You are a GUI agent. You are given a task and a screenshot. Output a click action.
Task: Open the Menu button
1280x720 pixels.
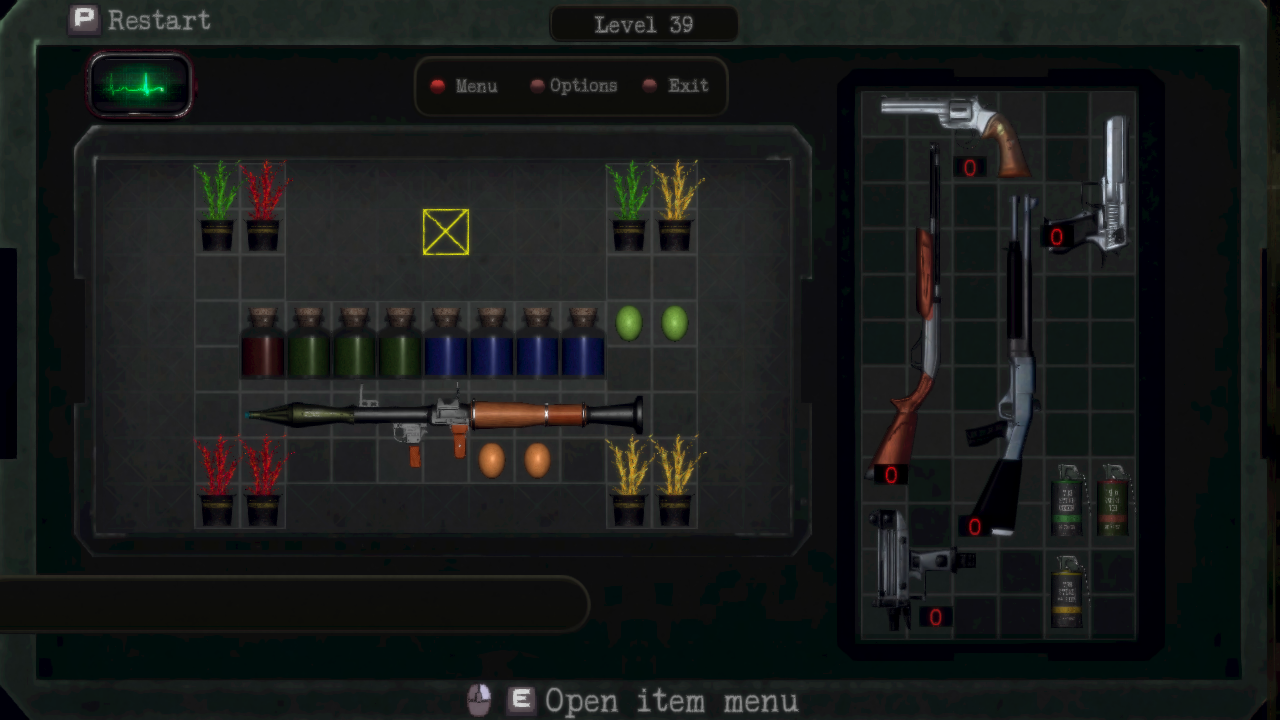pyautogui.click(x=465, y=86)
